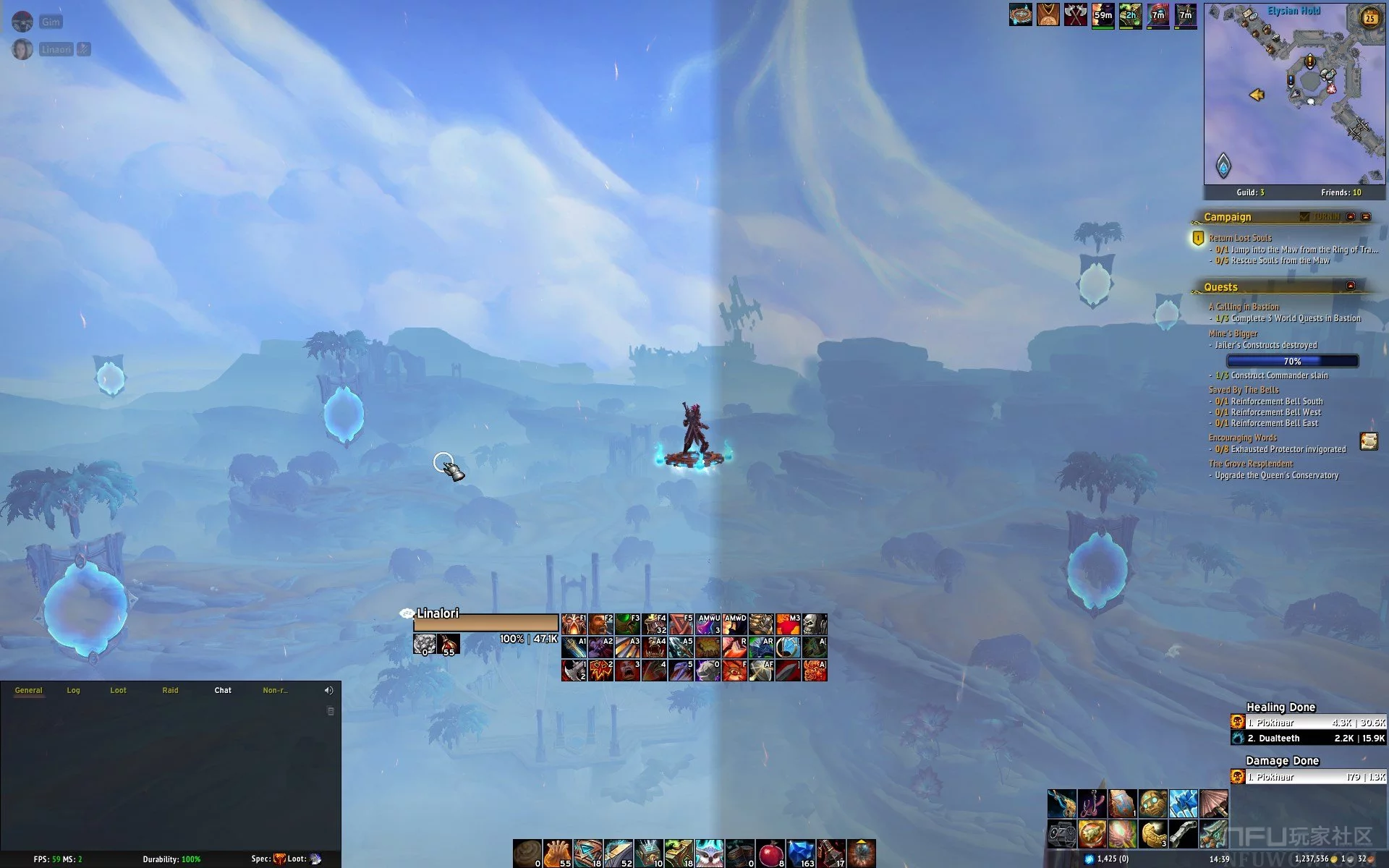The height and width of the screenshot is (868, 1389).
Task: Switch to the Loot chat tab
Action: point(118,690)
